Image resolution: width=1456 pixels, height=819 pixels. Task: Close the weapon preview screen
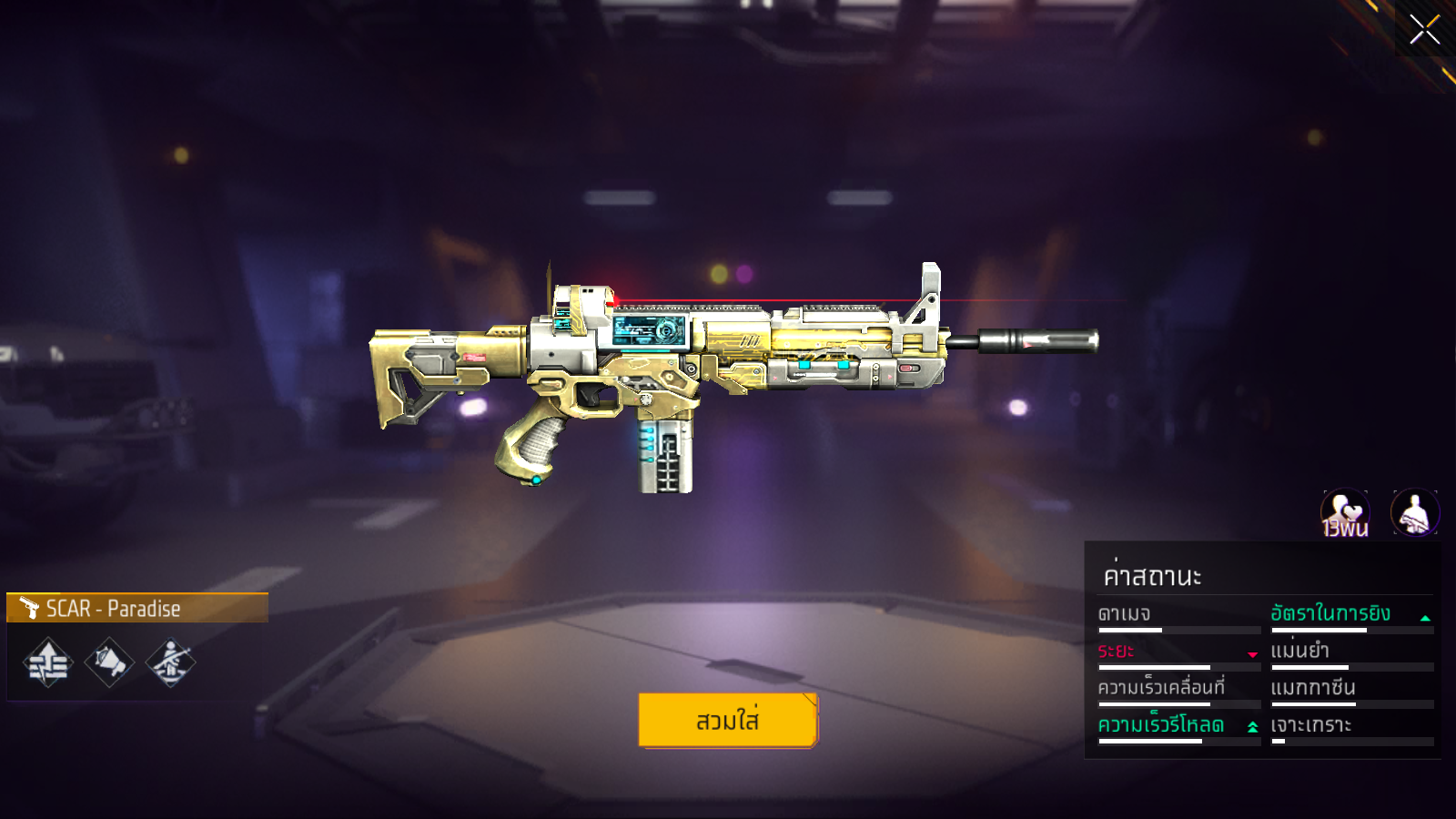[1424, 29]
